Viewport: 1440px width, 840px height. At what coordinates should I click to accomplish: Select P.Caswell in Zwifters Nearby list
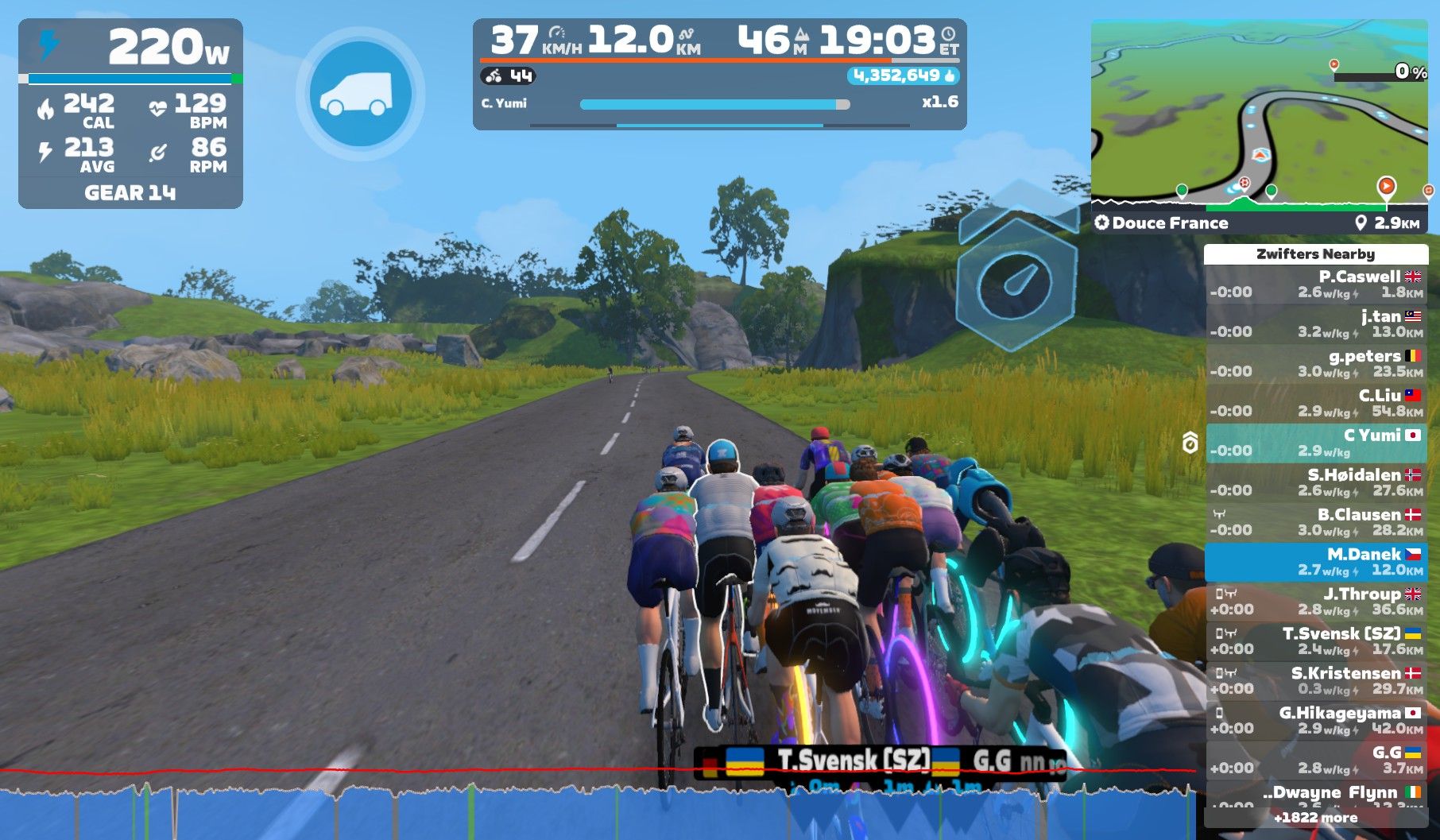[x=1316, y=285]
